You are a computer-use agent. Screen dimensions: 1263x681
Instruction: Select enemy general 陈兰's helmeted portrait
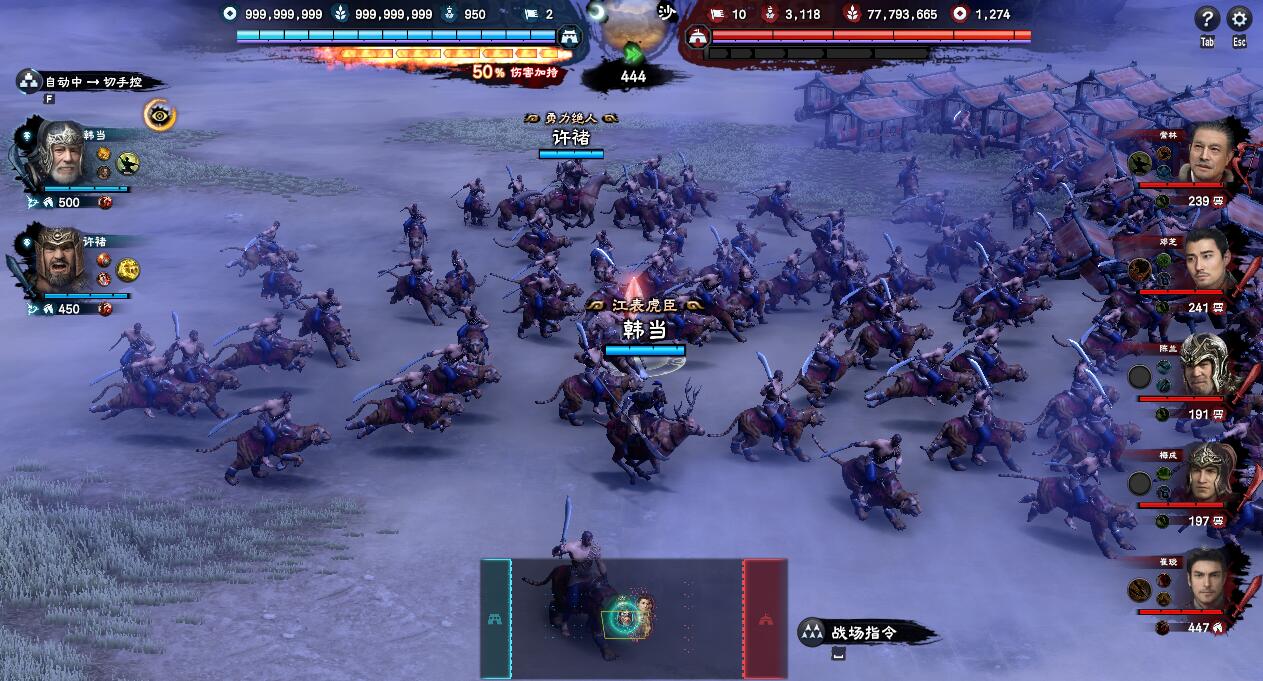[1205, 368]
